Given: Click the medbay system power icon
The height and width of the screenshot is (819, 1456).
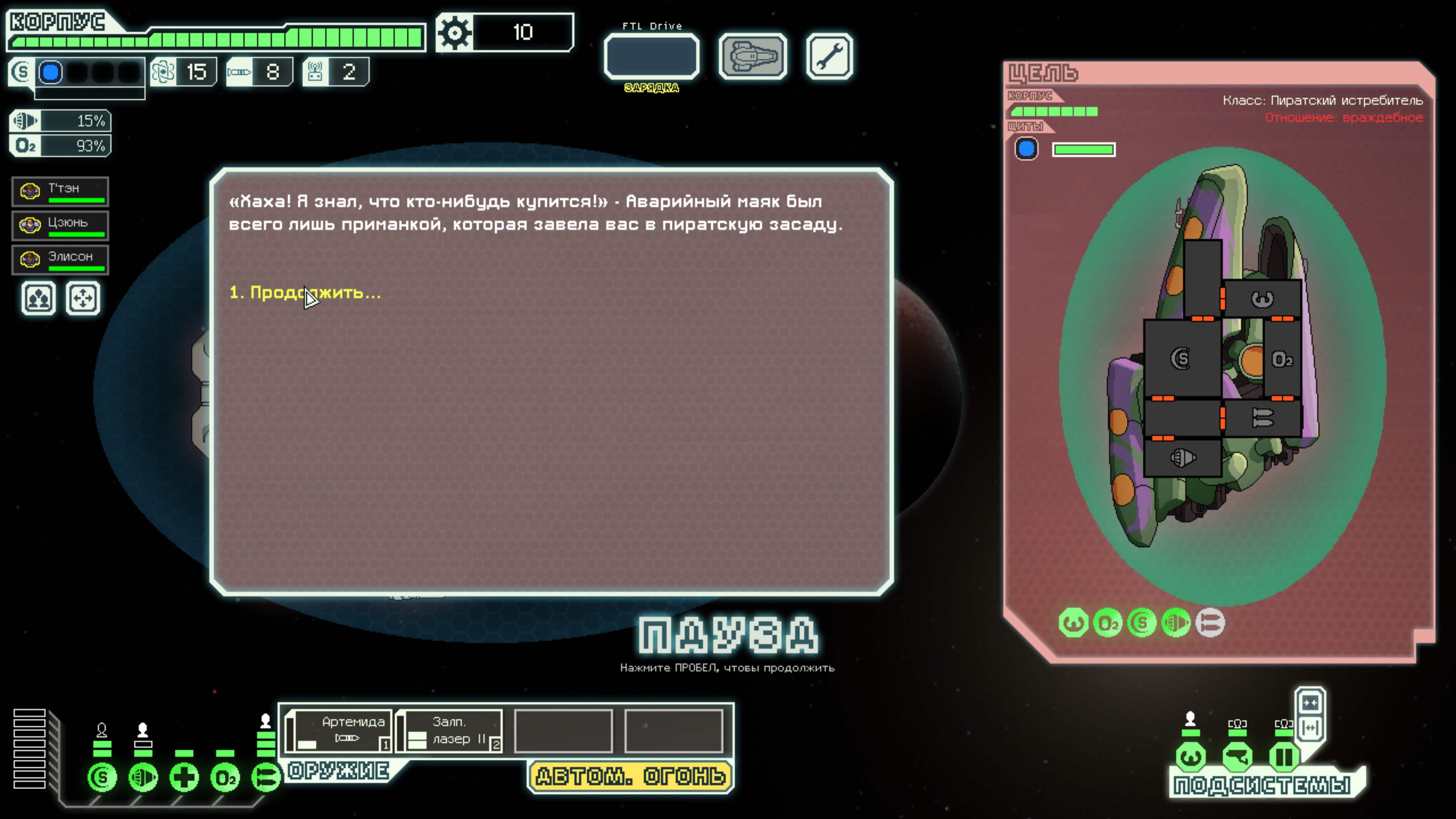Looking at the screenshot, I should [x=184, y=778].
